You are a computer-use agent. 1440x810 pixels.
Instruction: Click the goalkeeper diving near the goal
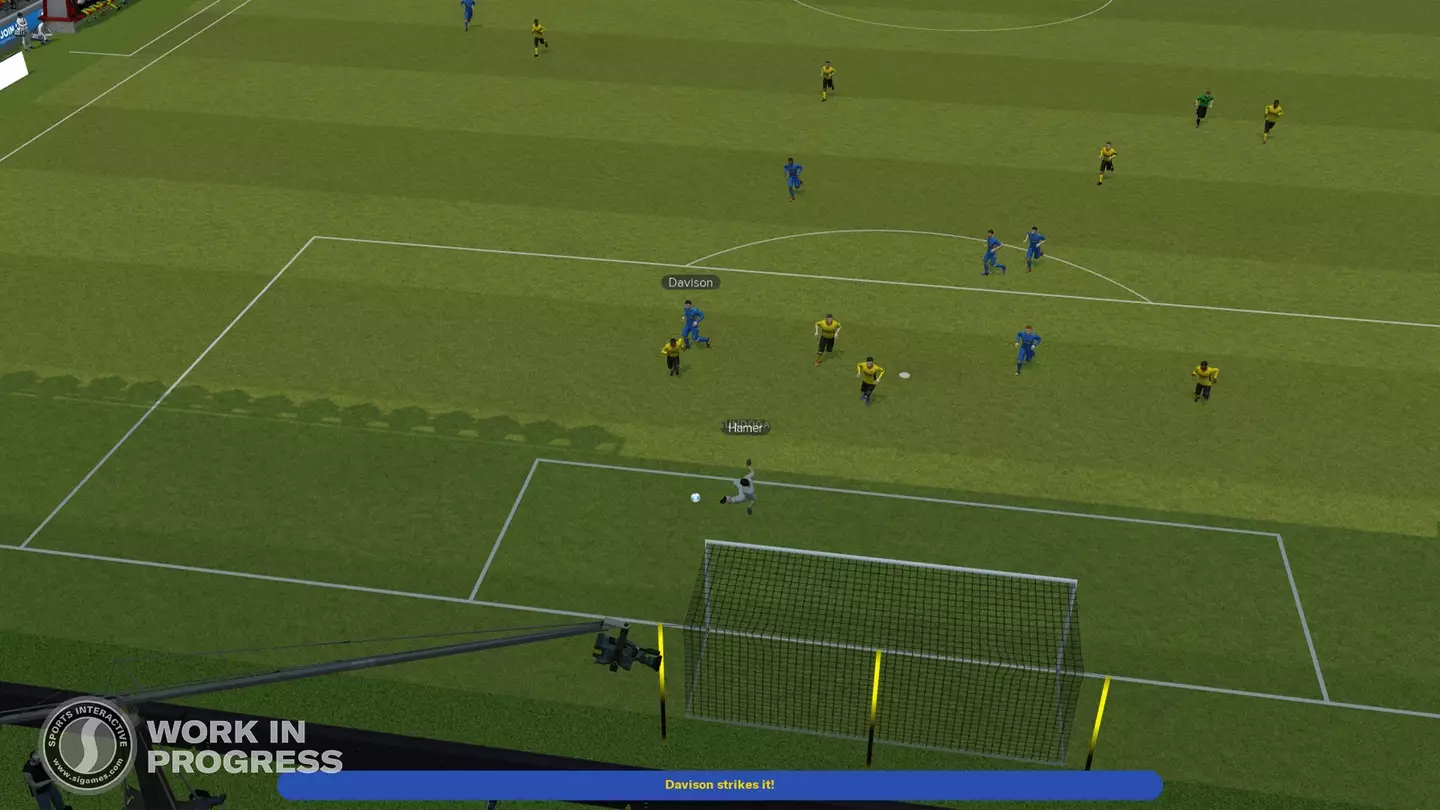[742, 488]
